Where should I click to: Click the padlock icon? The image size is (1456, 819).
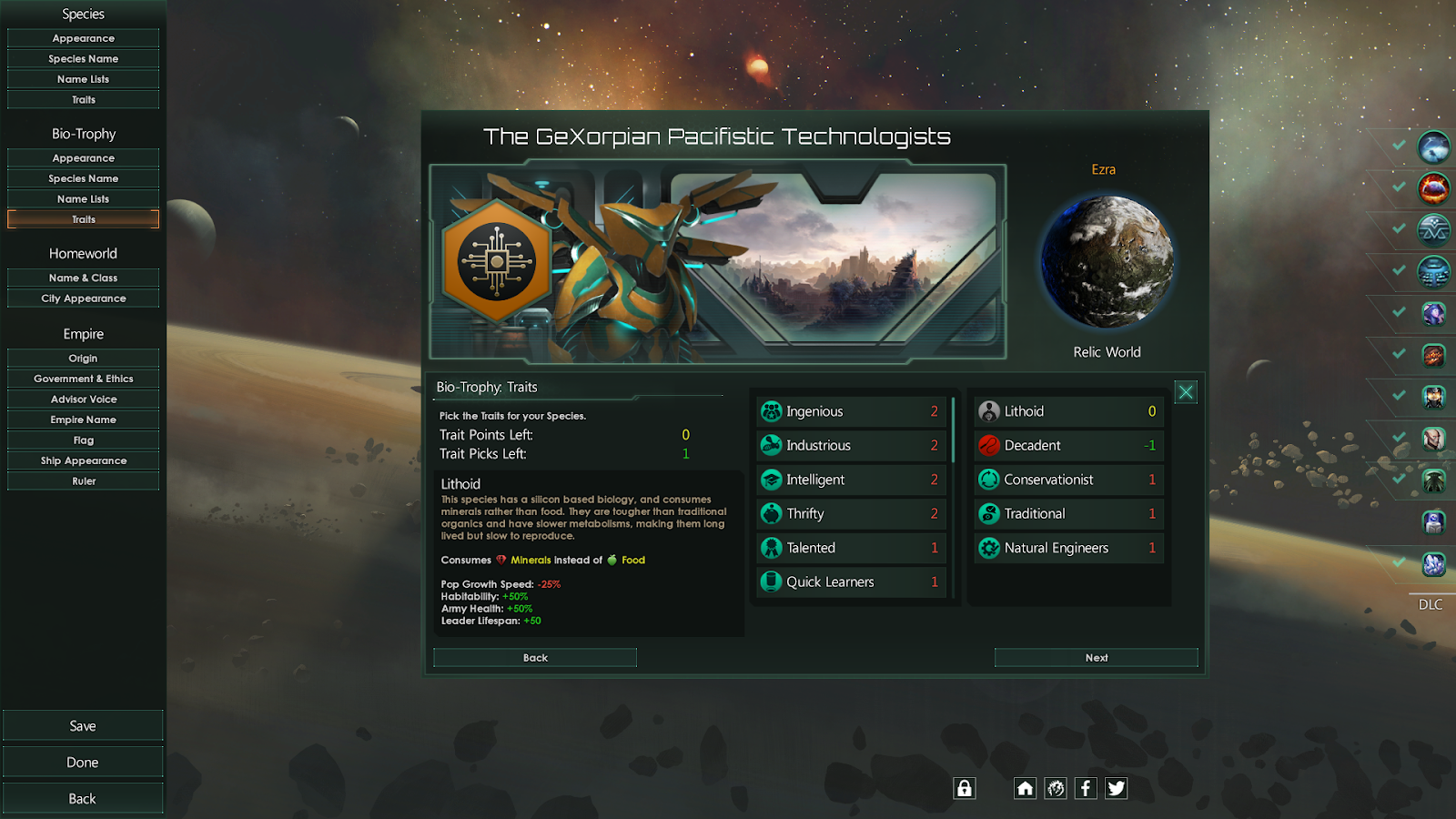tap(965, 788)
